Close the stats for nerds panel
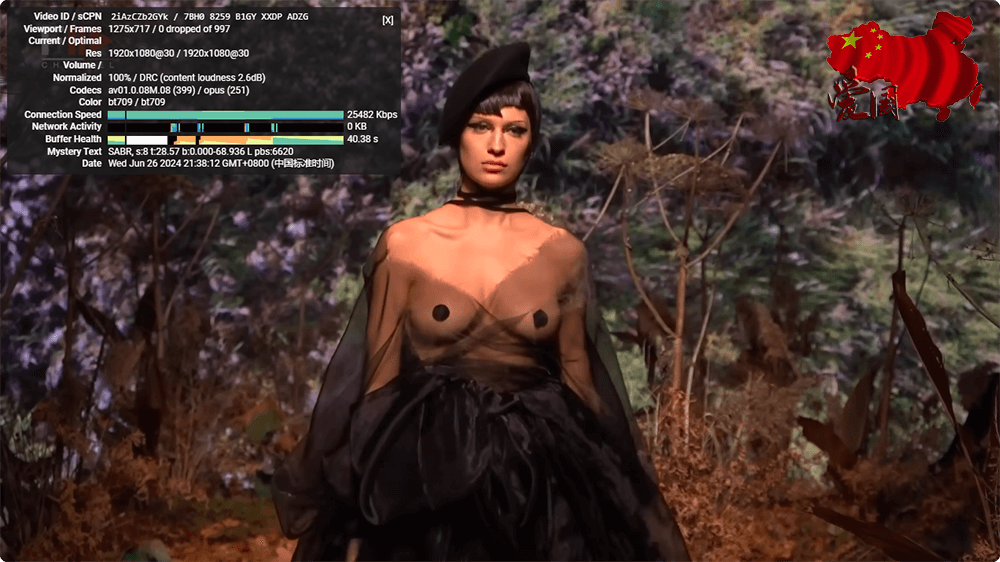This screenshot has height=562, width=1000. pos(388,20)
